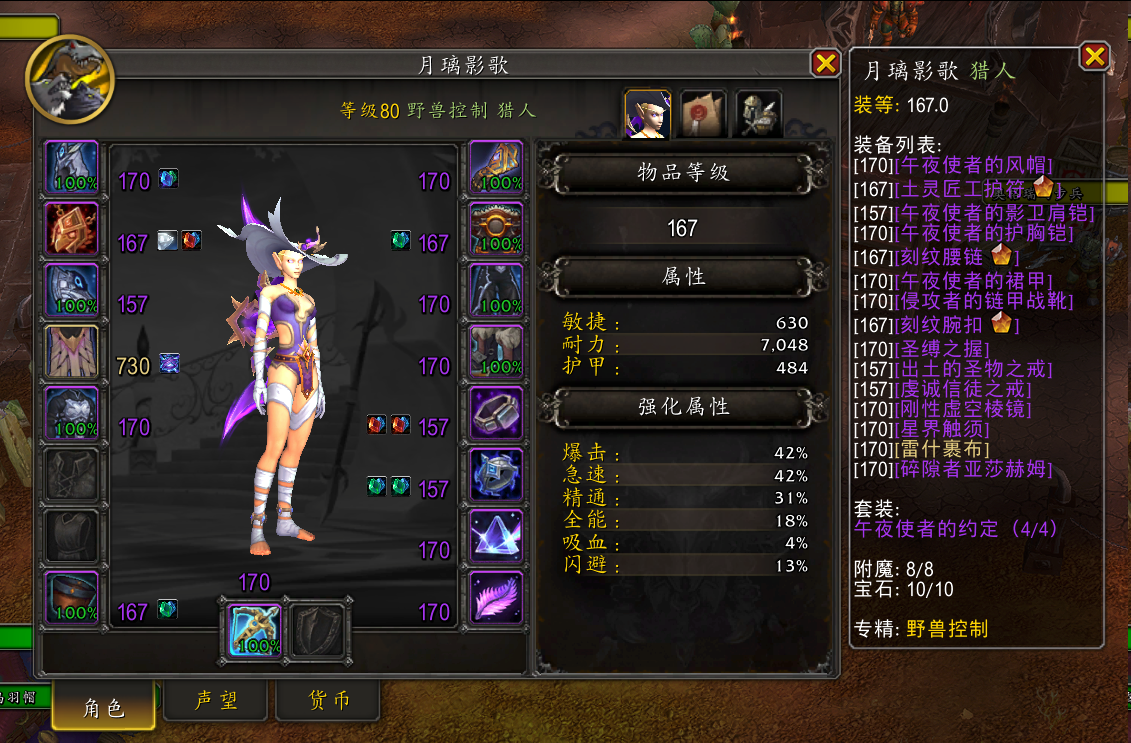The height and width of the screenshot is (743, 1131).
Task: Click the belt equipment slot
Action: tap(496, 229)
